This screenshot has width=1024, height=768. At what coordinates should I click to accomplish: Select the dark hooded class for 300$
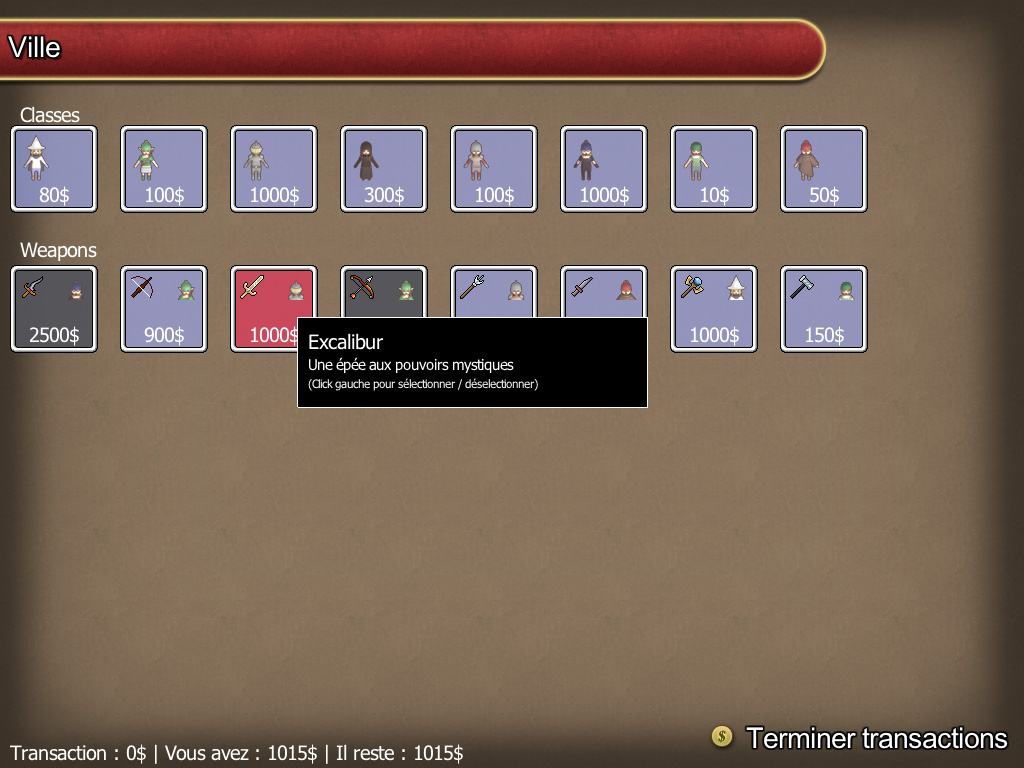384,168
